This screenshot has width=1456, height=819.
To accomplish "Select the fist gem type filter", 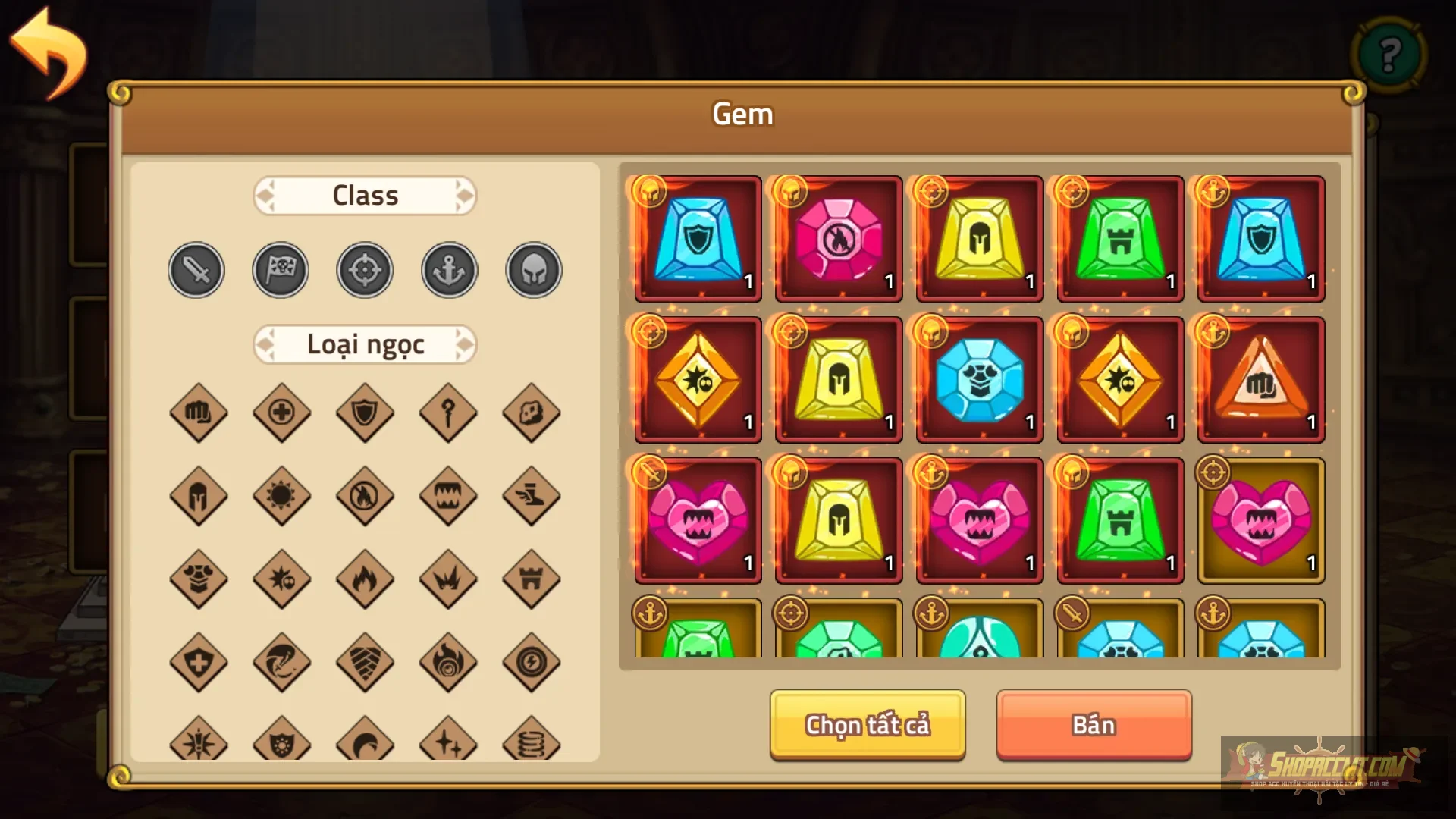I will click(x=198, y=413).
